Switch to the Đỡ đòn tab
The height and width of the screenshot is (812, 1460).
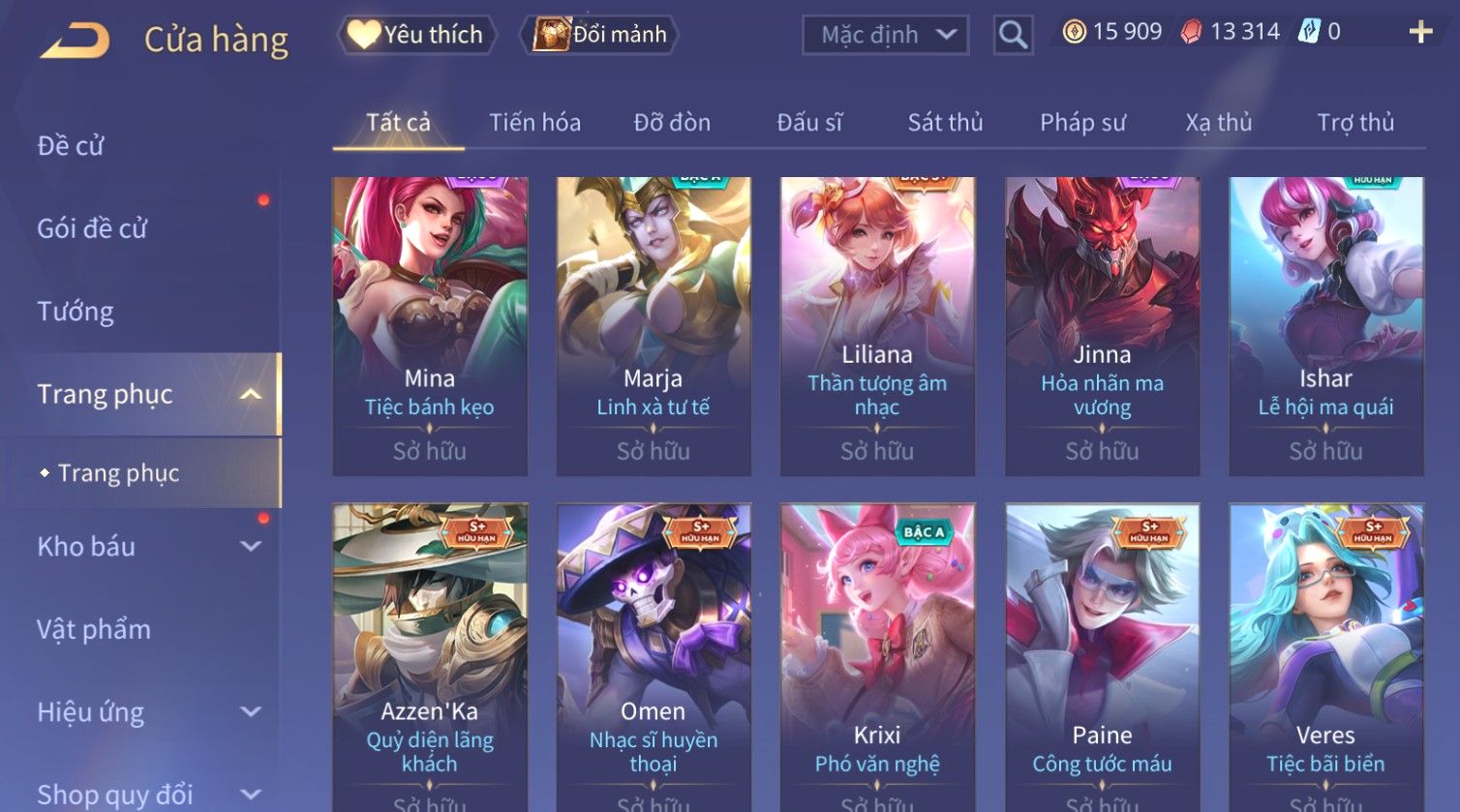672,123
